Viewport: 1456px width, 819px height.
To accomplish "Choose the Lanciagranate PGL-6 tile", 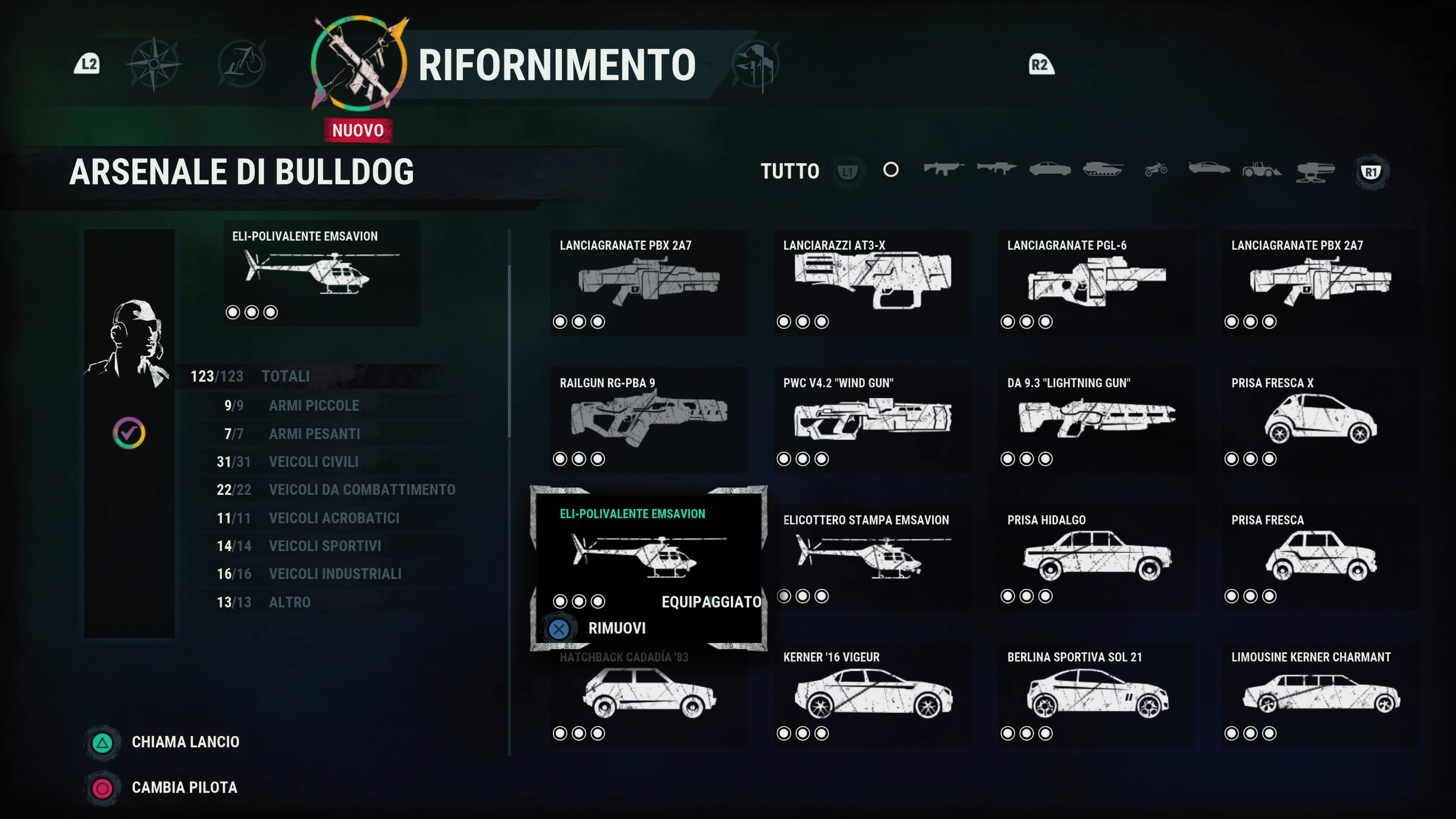I will tap(1096, 282).
